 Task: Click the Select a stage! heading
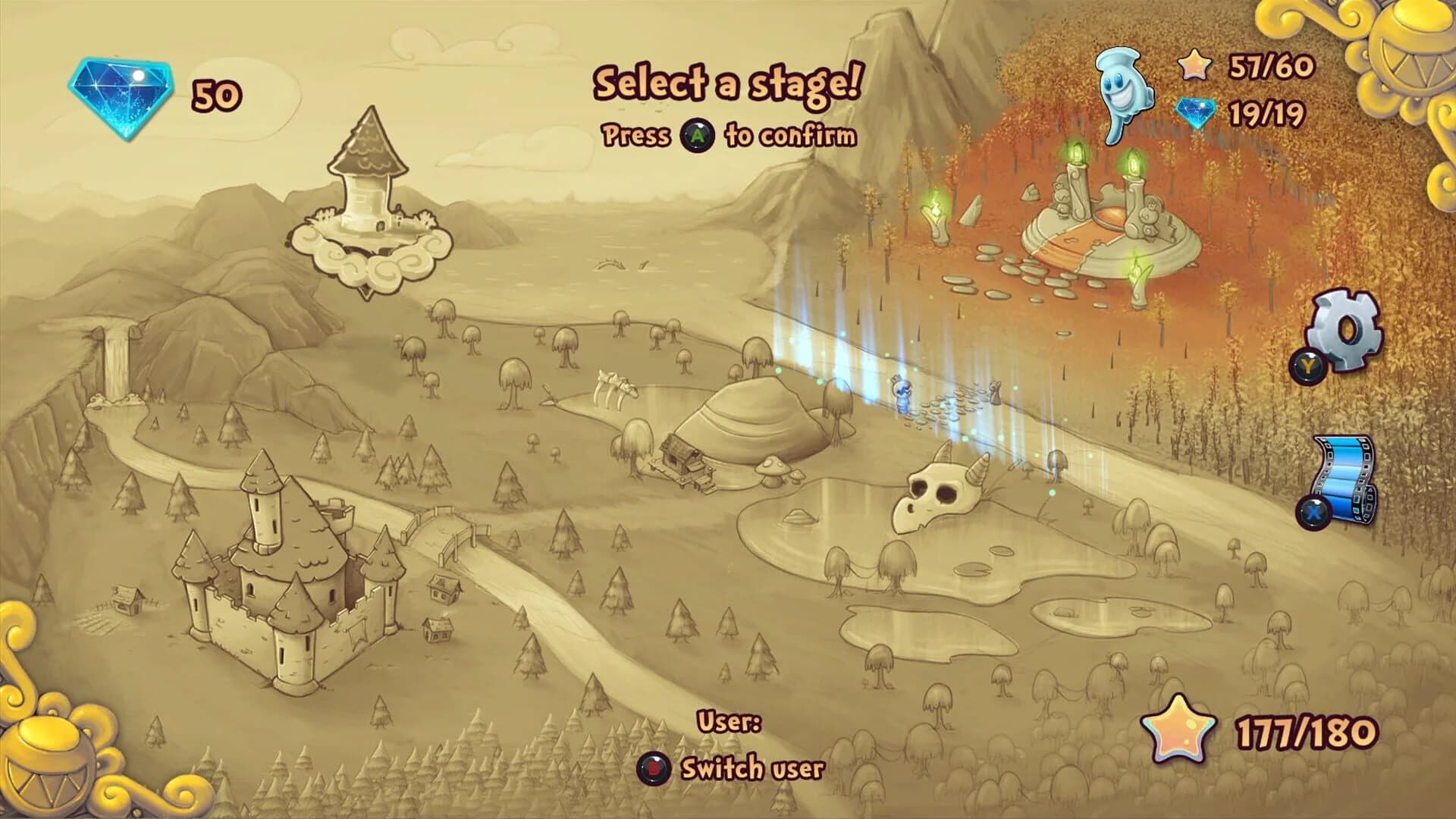pyautogui.click(x=730, y=82)
